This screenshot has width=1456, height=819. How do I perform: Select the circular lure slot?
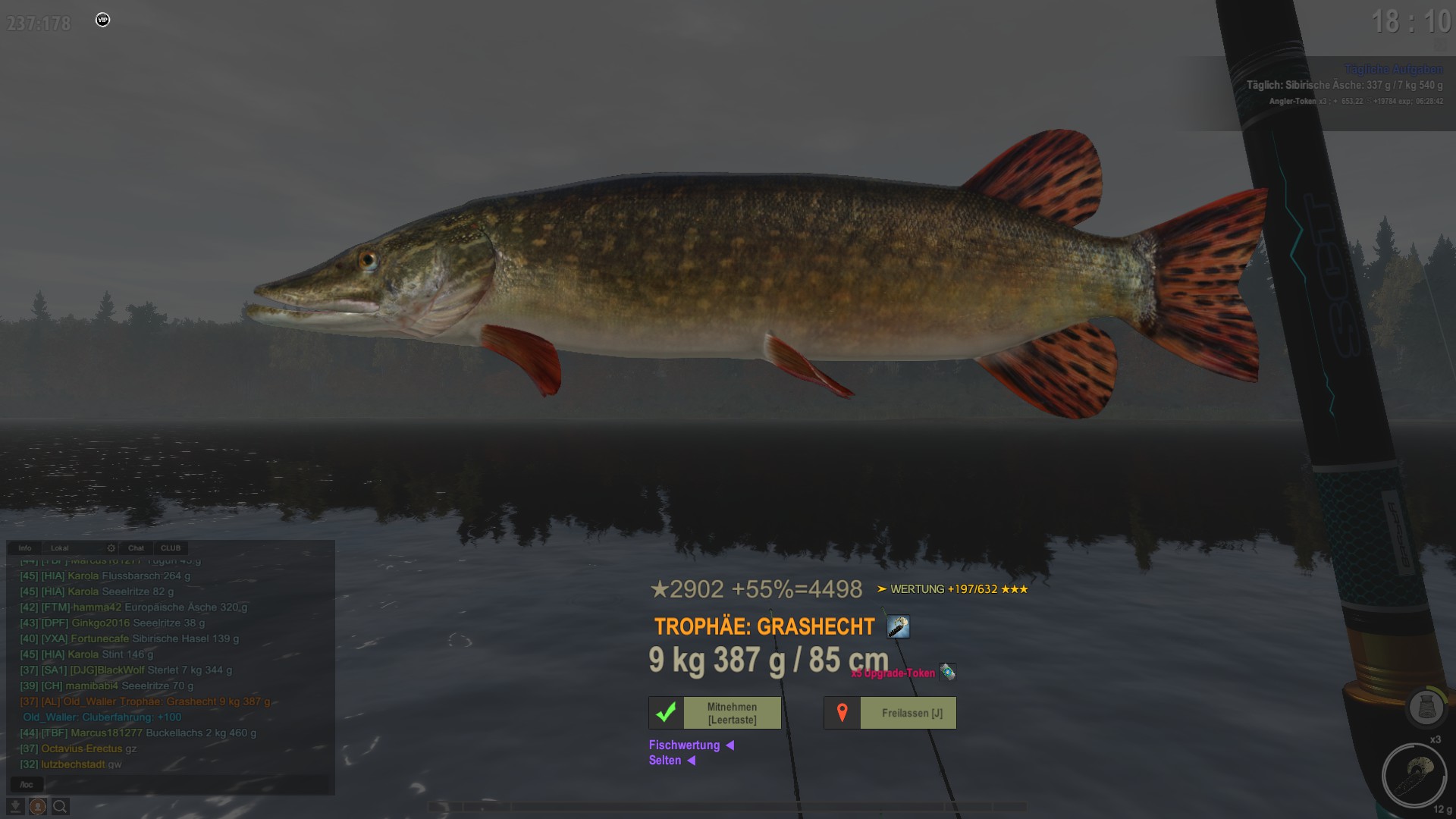click(x=1413, y=775)
